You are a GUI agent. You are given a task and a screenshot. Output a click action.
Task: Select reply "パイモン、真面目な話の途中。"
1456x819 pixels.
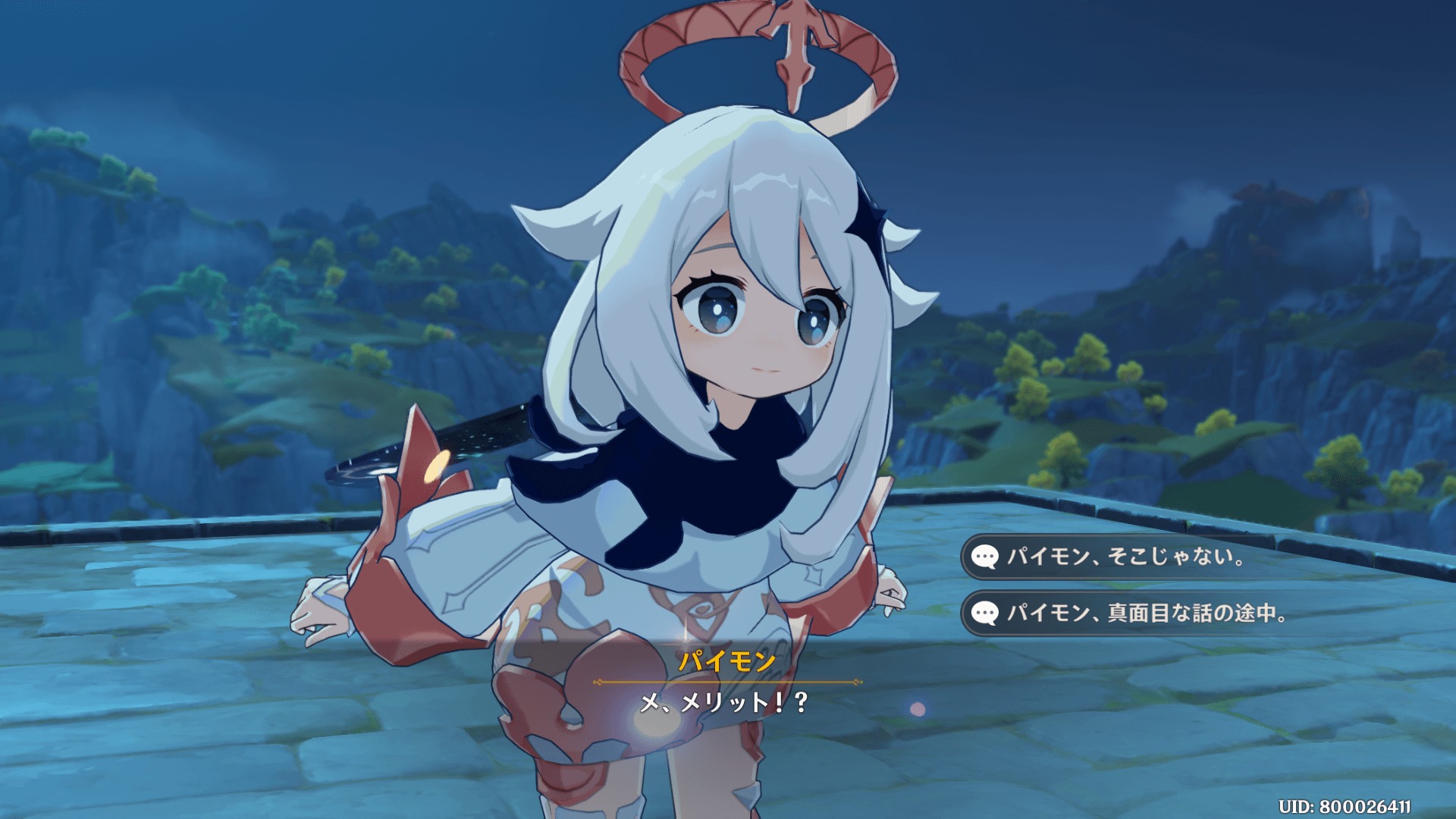coord(1147,613)
